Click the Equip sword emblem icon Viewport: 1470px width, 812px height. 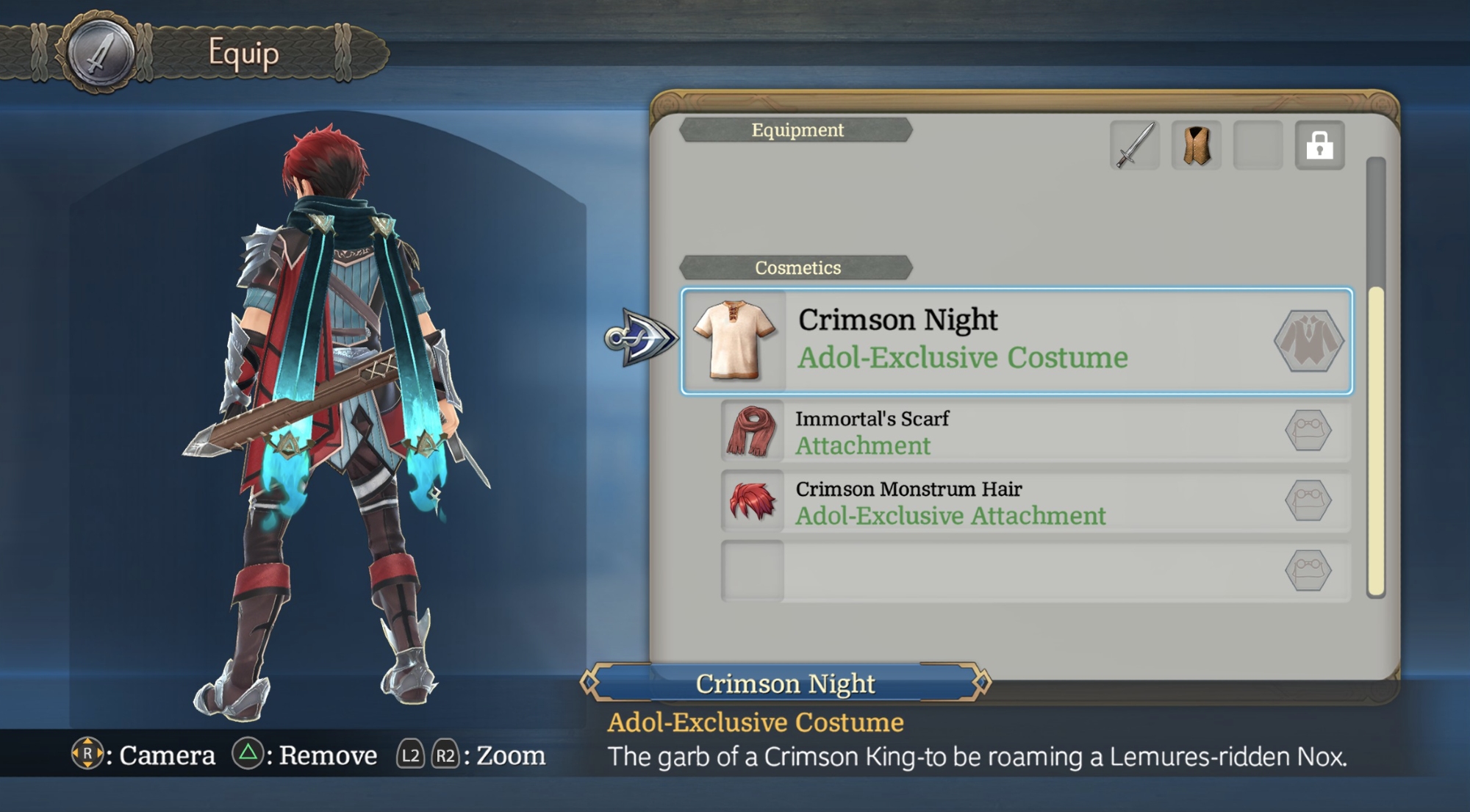click(x=101, y=53)
